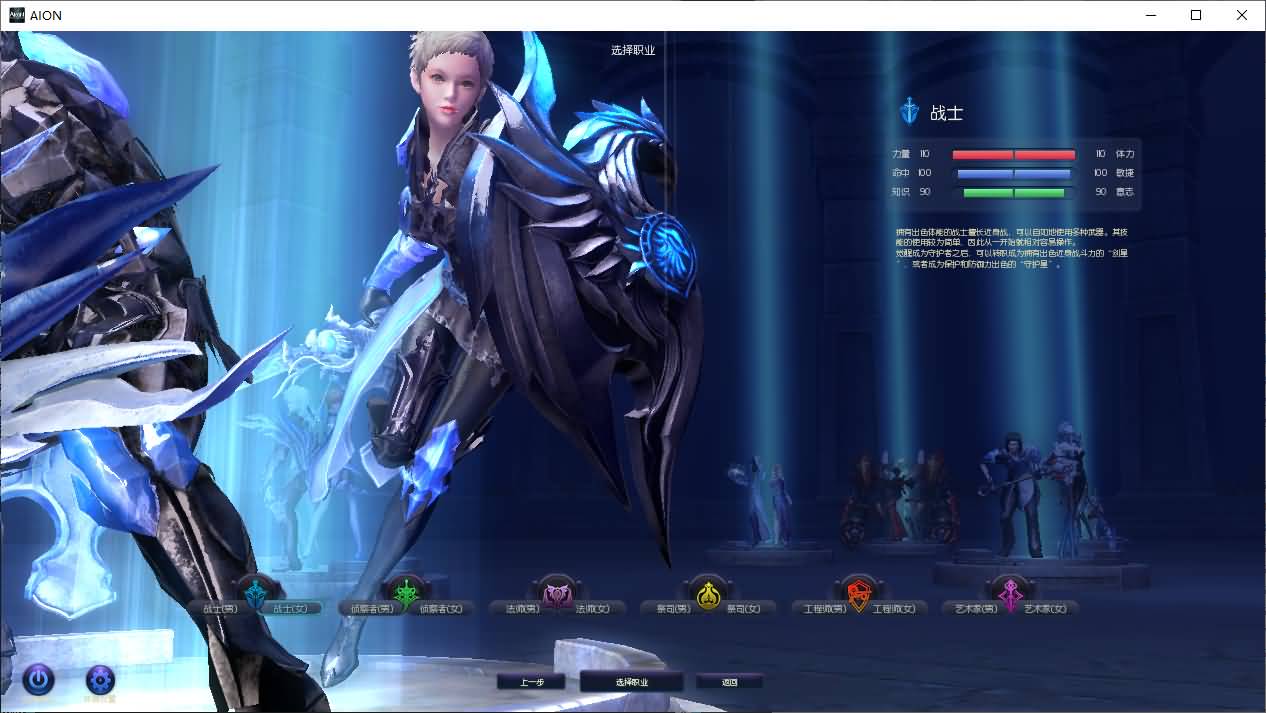The image size is (1266, 713).
Task: Pick the 法师(女) female mage class
Action: click(x=593, y=608)
